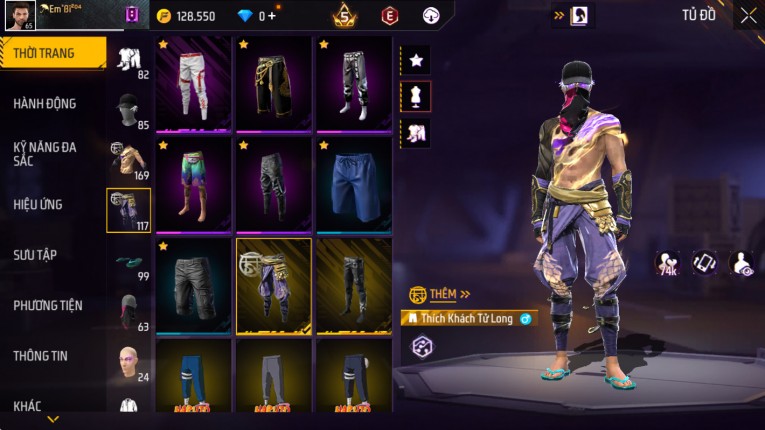
Task: Click the player profile avatar
Action: 18,16
